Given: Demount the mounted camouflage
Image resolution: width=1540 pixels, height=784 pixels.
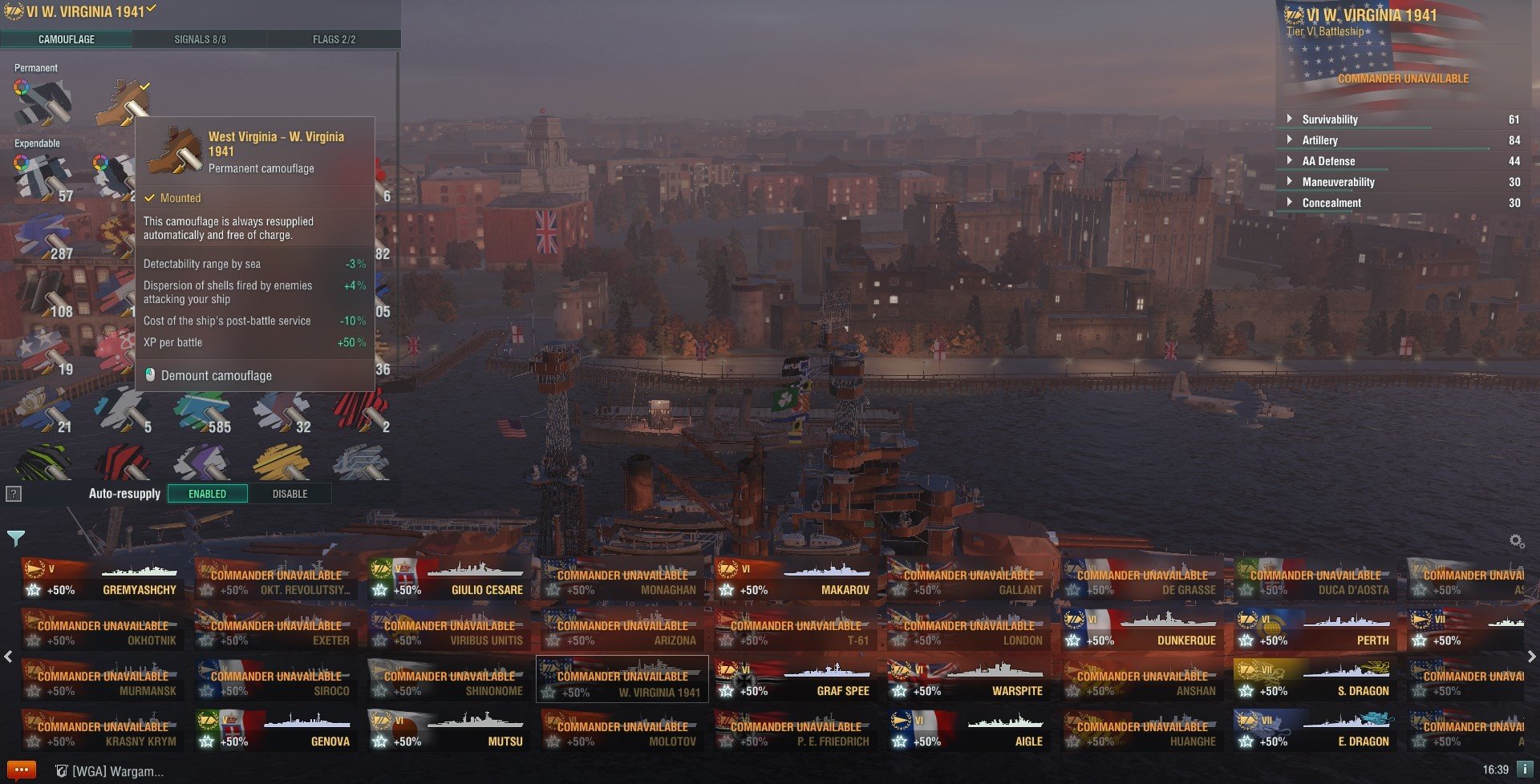Looking at the screenshot, I should [x=216, y=375].
